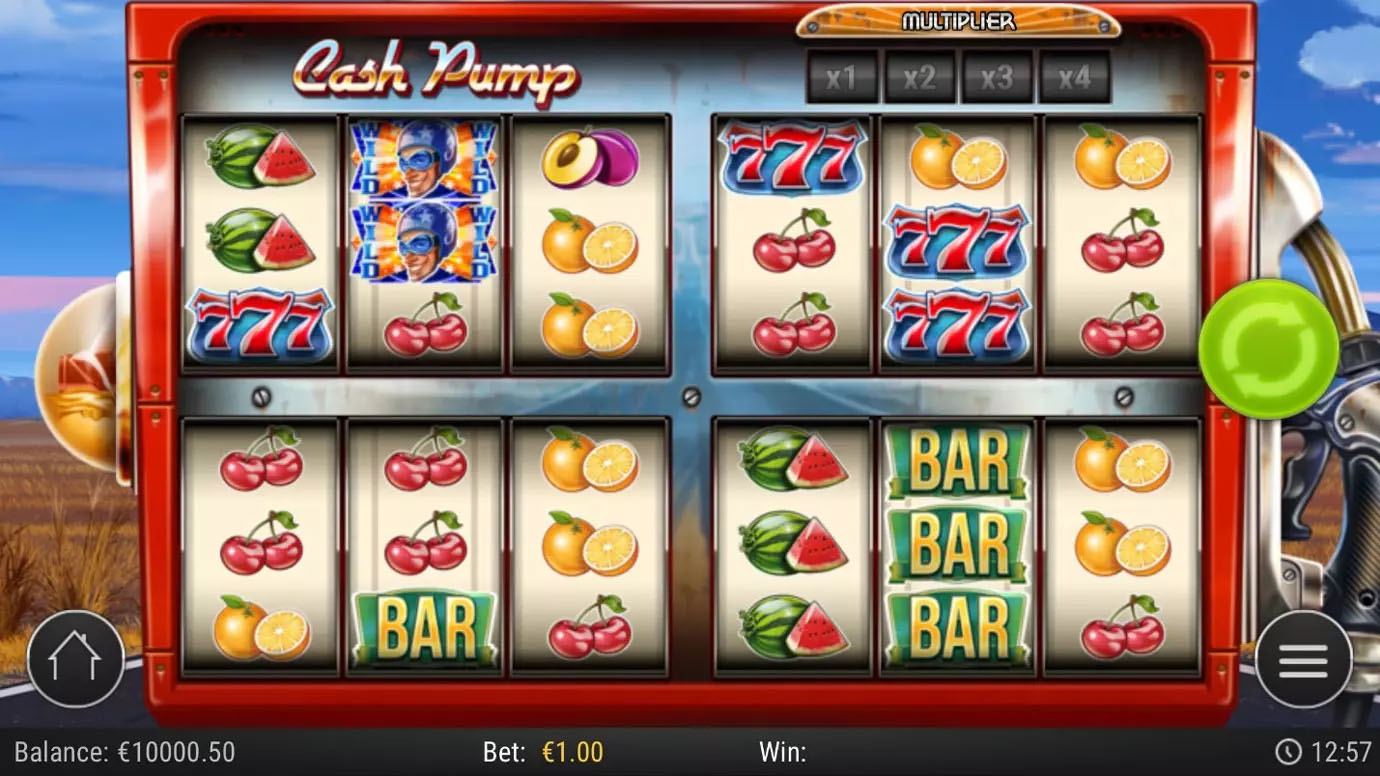Screen dimensions: 1380x776
Task: Click the x3 multiplier reel
Action: pyautogui.click(x=999, y=78)
